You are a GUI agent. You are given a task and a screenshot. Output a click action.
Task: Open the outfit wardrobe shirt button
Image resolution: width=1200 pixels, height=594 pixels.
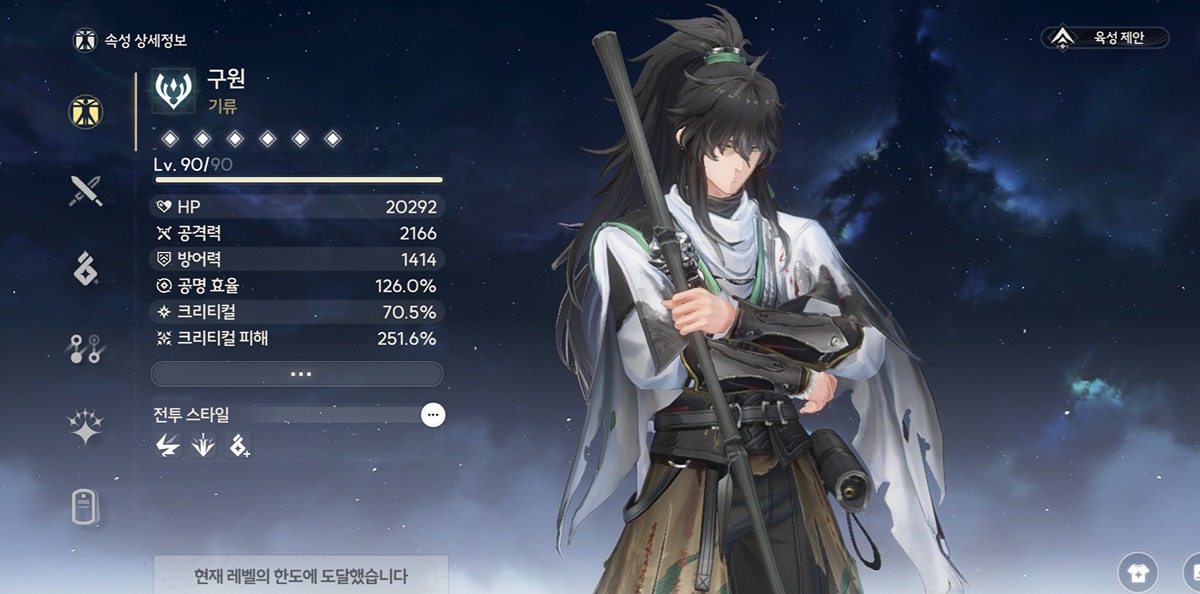(x=1137, y=572)
